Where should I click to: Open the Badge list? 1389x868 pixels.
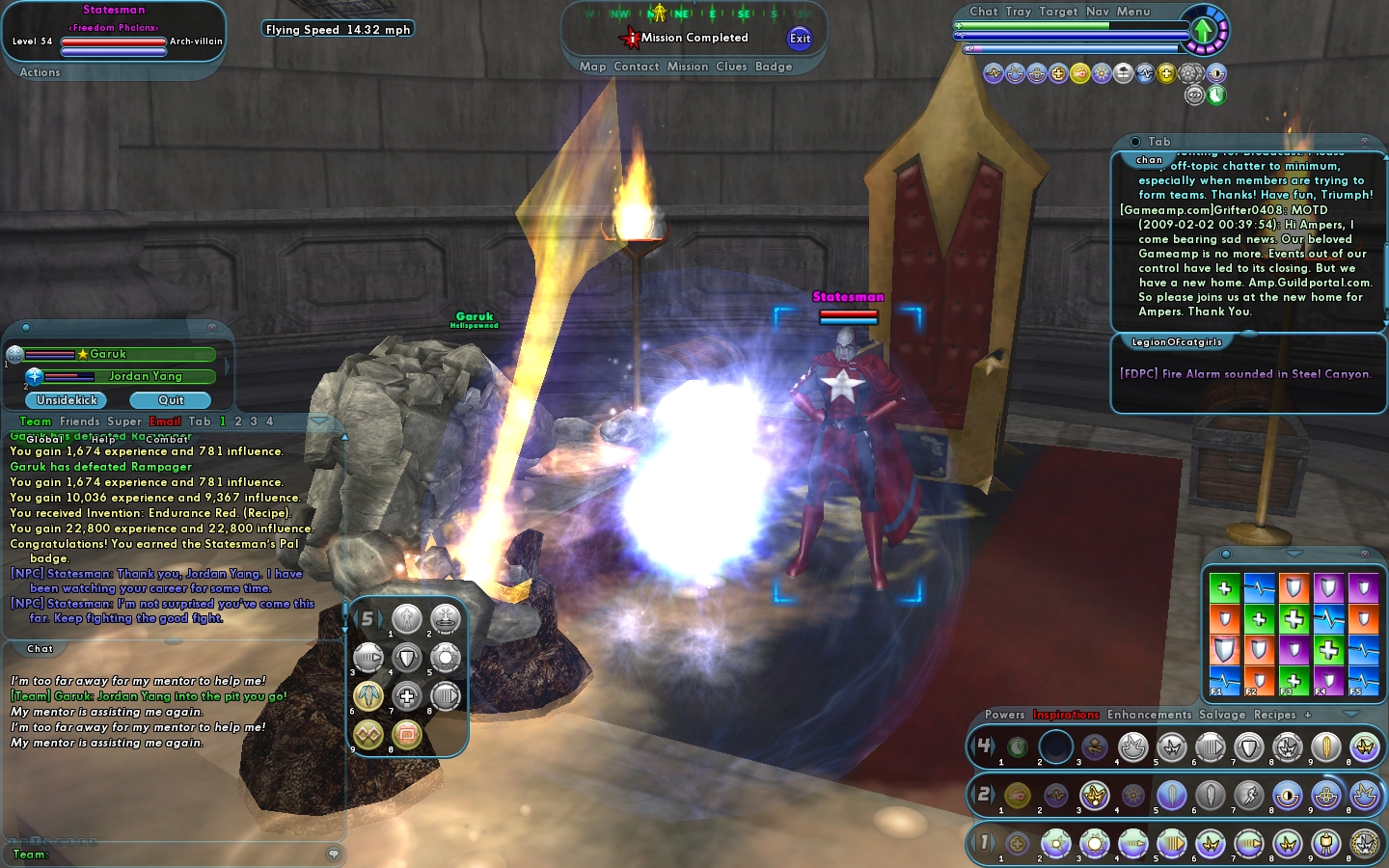click(774, 67)
